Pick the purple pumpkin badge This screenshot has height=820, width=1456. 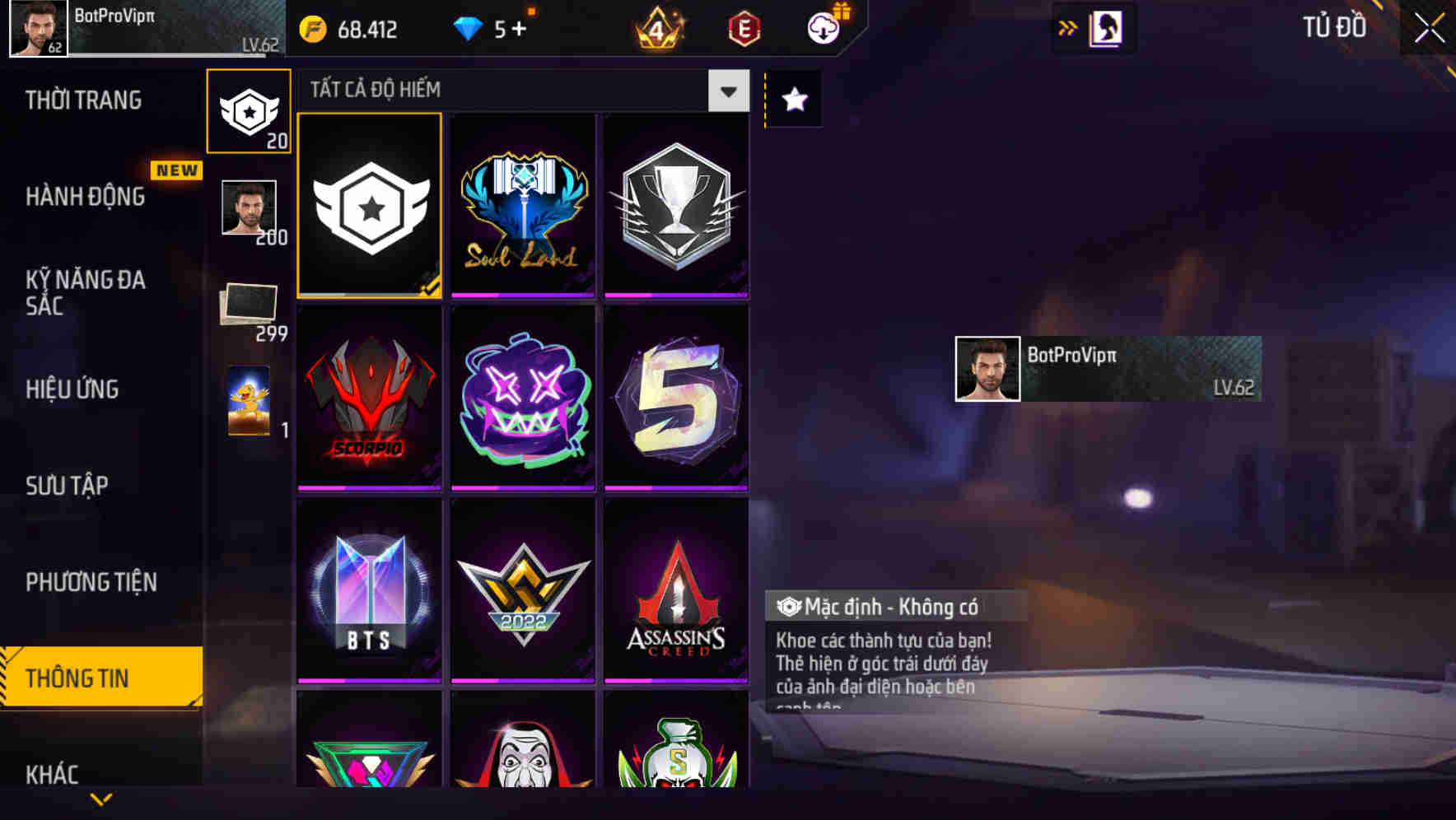click(523, 399)
